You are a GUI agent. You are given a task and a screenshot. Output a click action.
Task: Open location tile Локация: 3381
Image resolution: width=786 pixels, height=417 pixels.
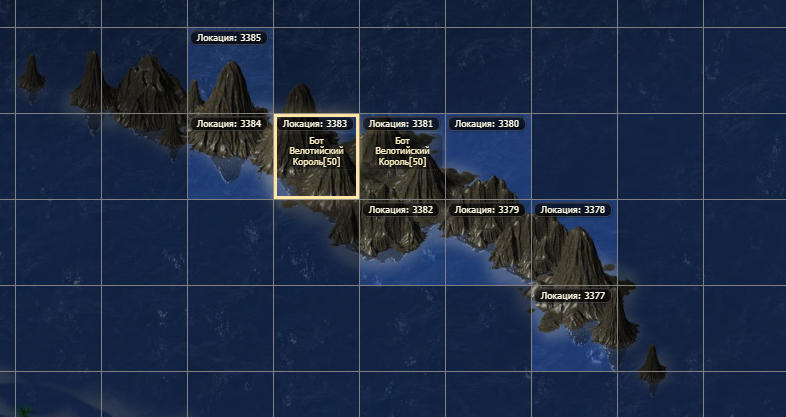(402, 157)
